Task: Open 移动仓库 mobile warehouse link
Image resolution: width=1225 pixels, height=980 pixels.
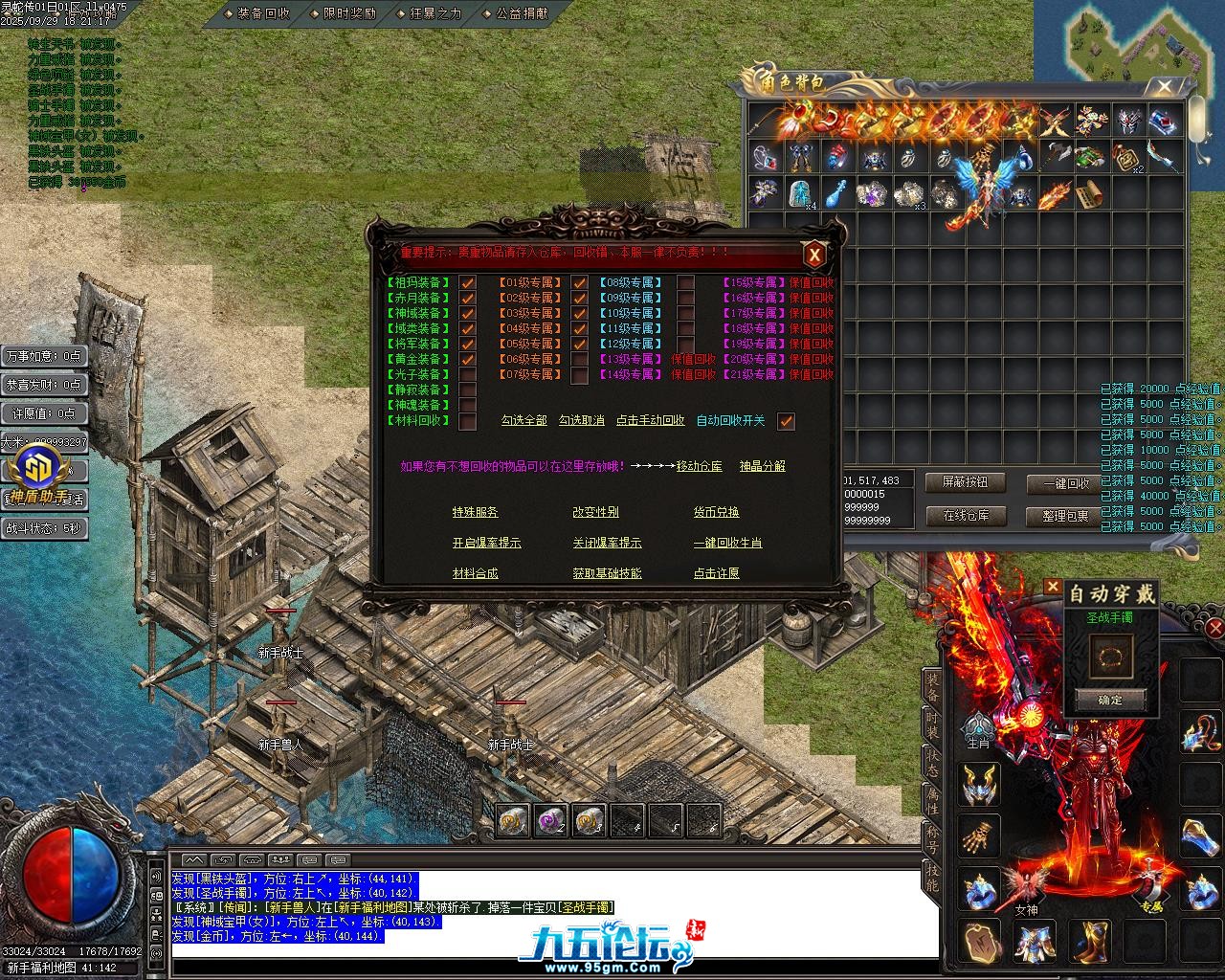Action: [699, 466]
